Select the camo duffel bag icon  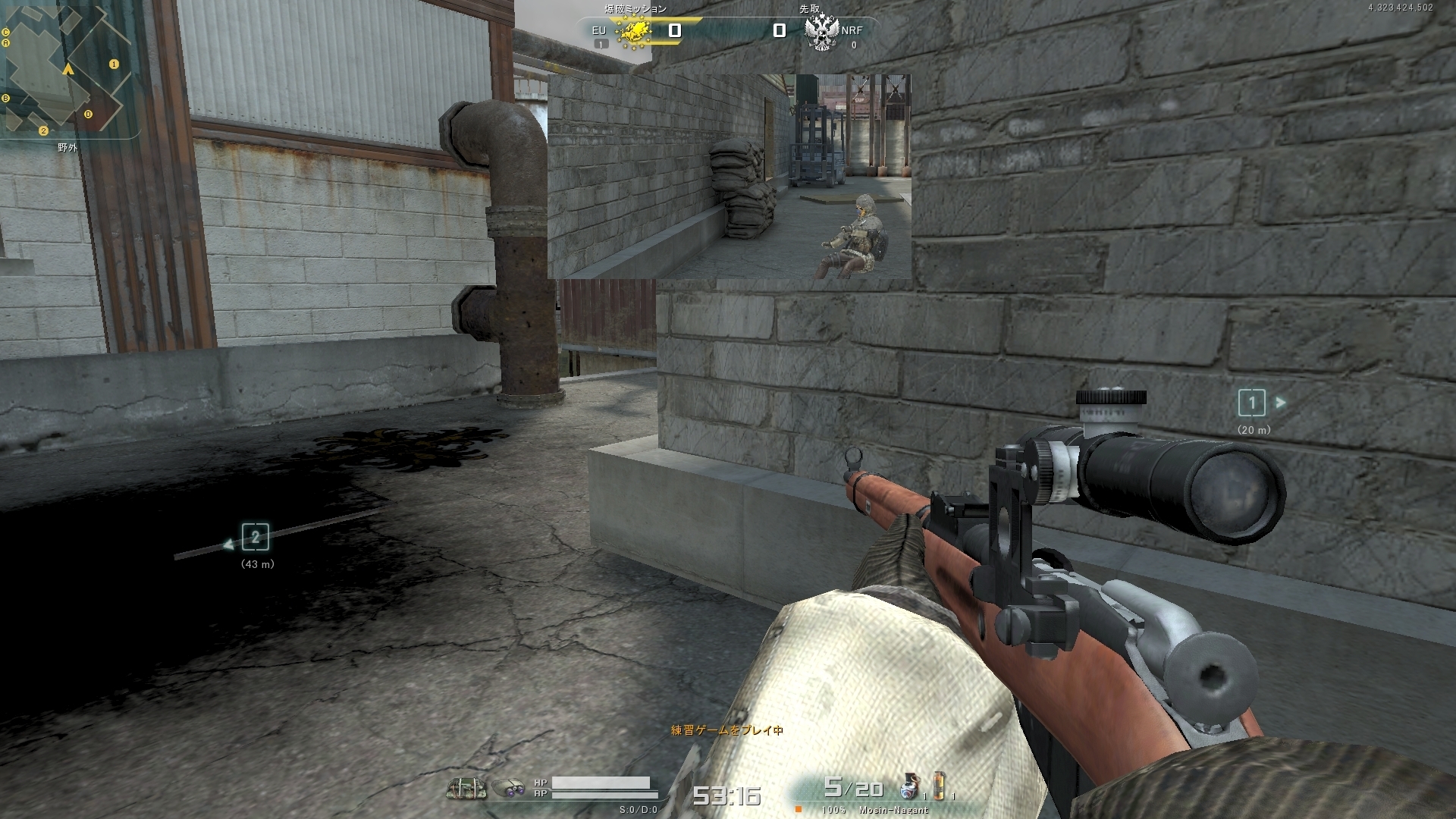pos(466,789)
